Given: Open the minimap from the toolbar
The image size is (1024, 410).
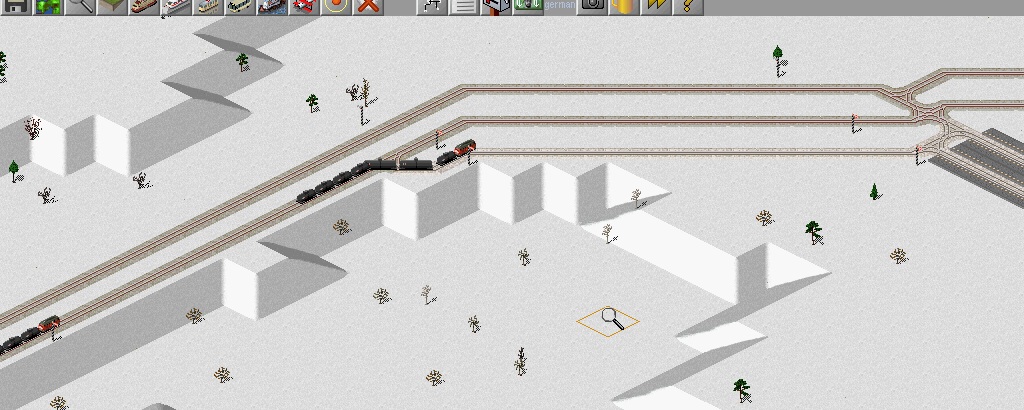Looking at the screenshot, I should [x=48, y=6].
